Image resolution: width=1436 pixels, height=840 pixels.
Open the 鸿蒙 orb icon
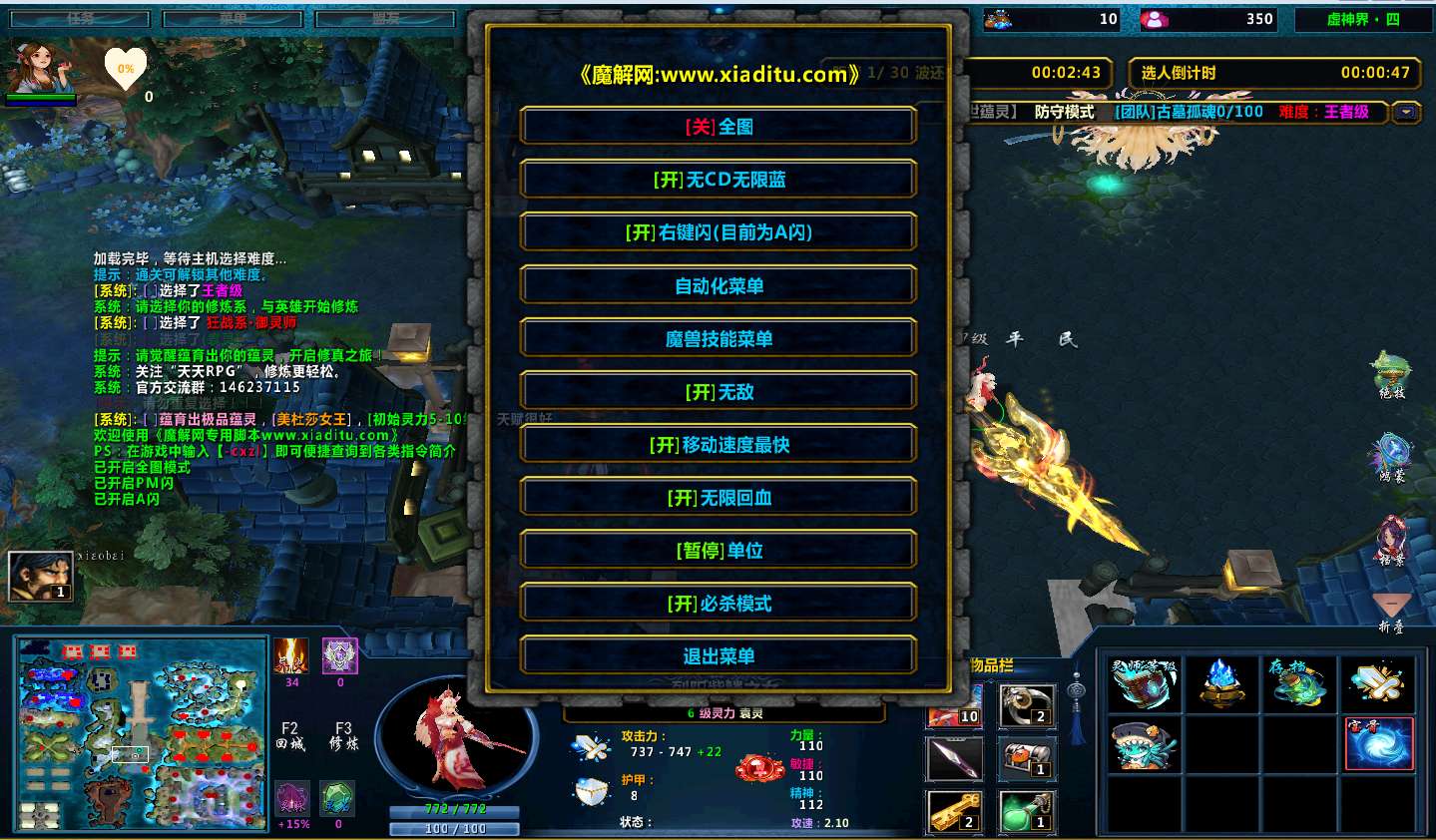tap(1391, 455)
